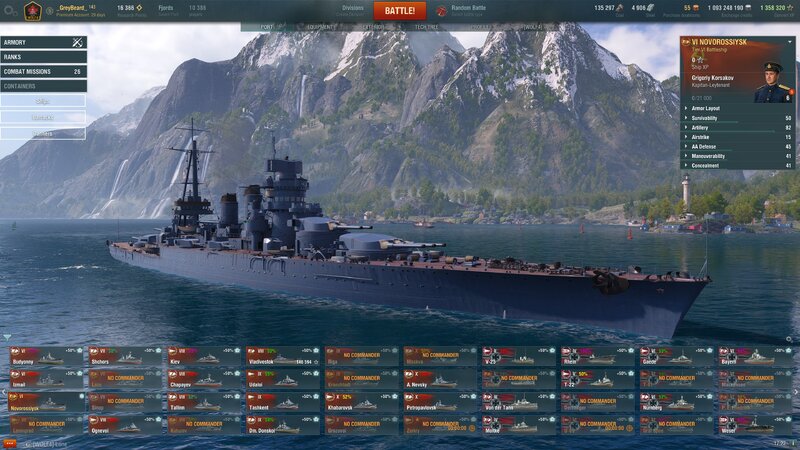Select the Von der Tann ship card
The height and width of the screenshot is (450, 800).
(x=515, y=402)
